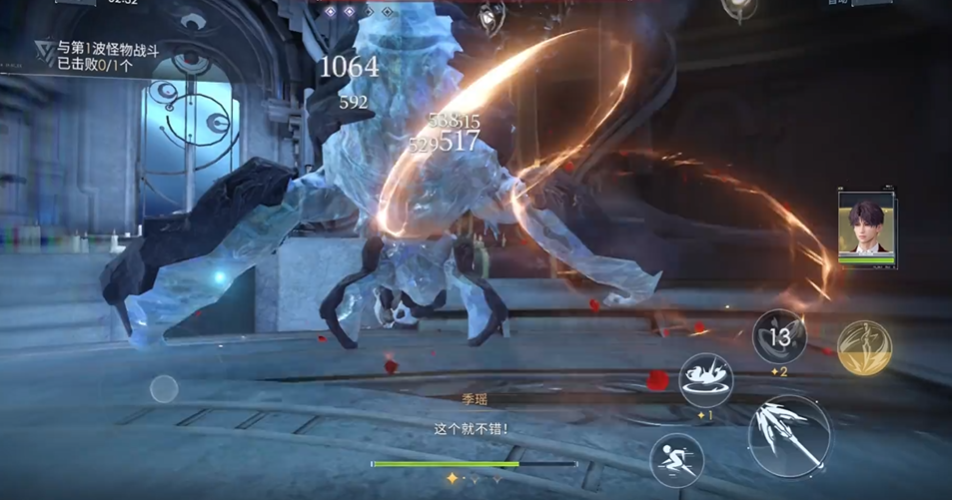This screenshot has width=953, height=500.
Task: Activate the golden ultimate ability
Action: (x=864, y=347)
